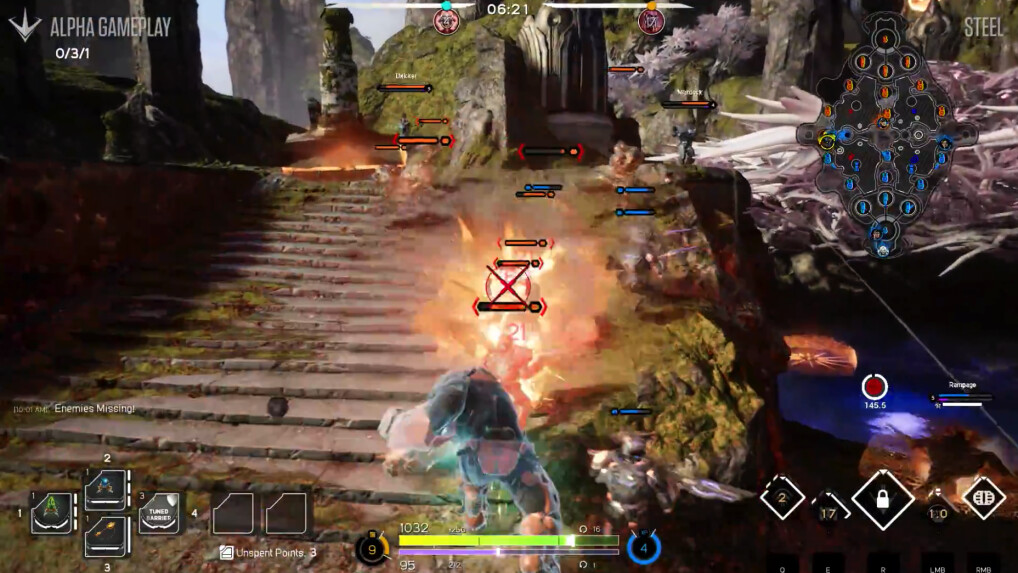This screenshot has width=1018, height=573.
Task: Select the Tuned Barrier card
Action: tap(158, 513)
